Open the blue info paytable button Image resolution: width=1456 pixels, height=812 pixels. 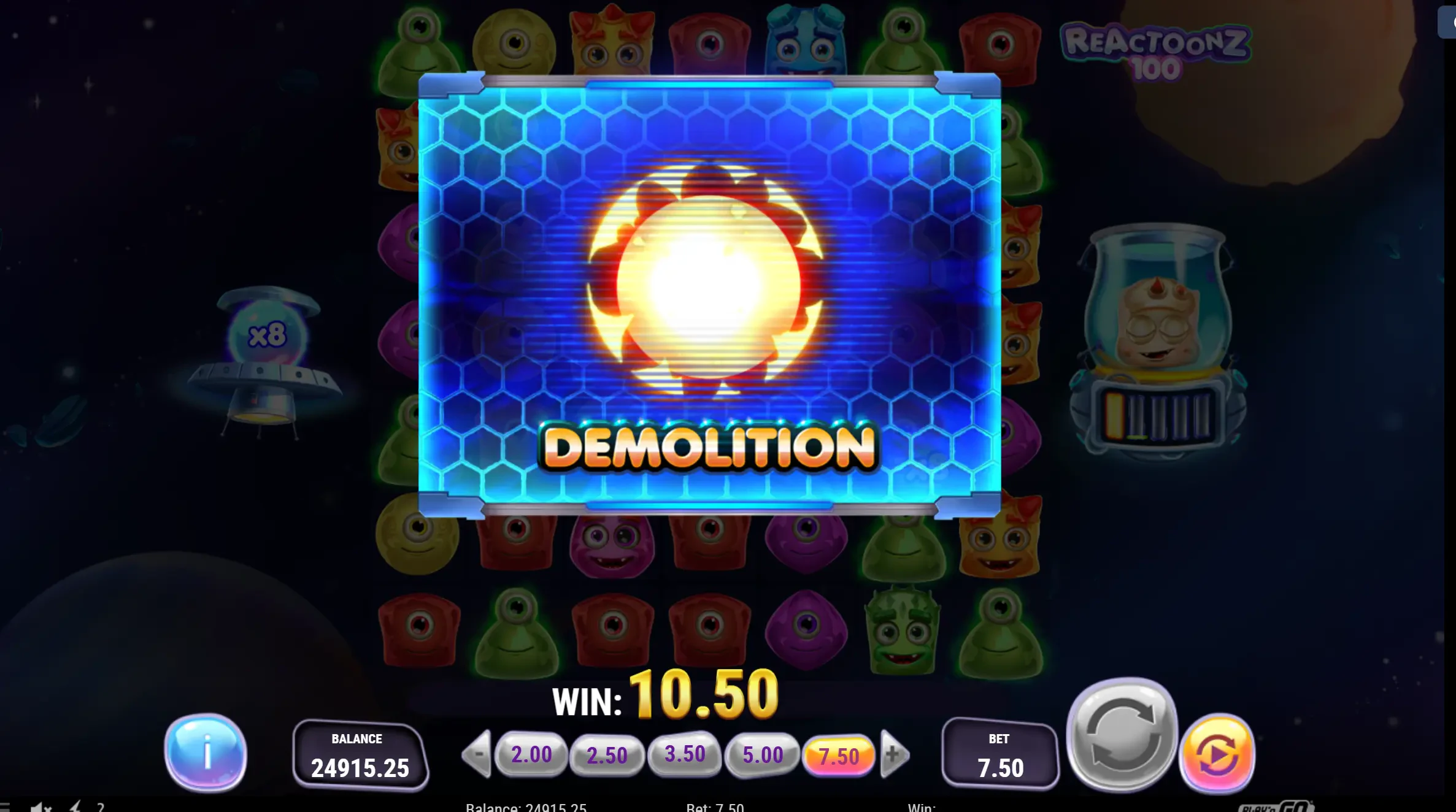(206, 752)
